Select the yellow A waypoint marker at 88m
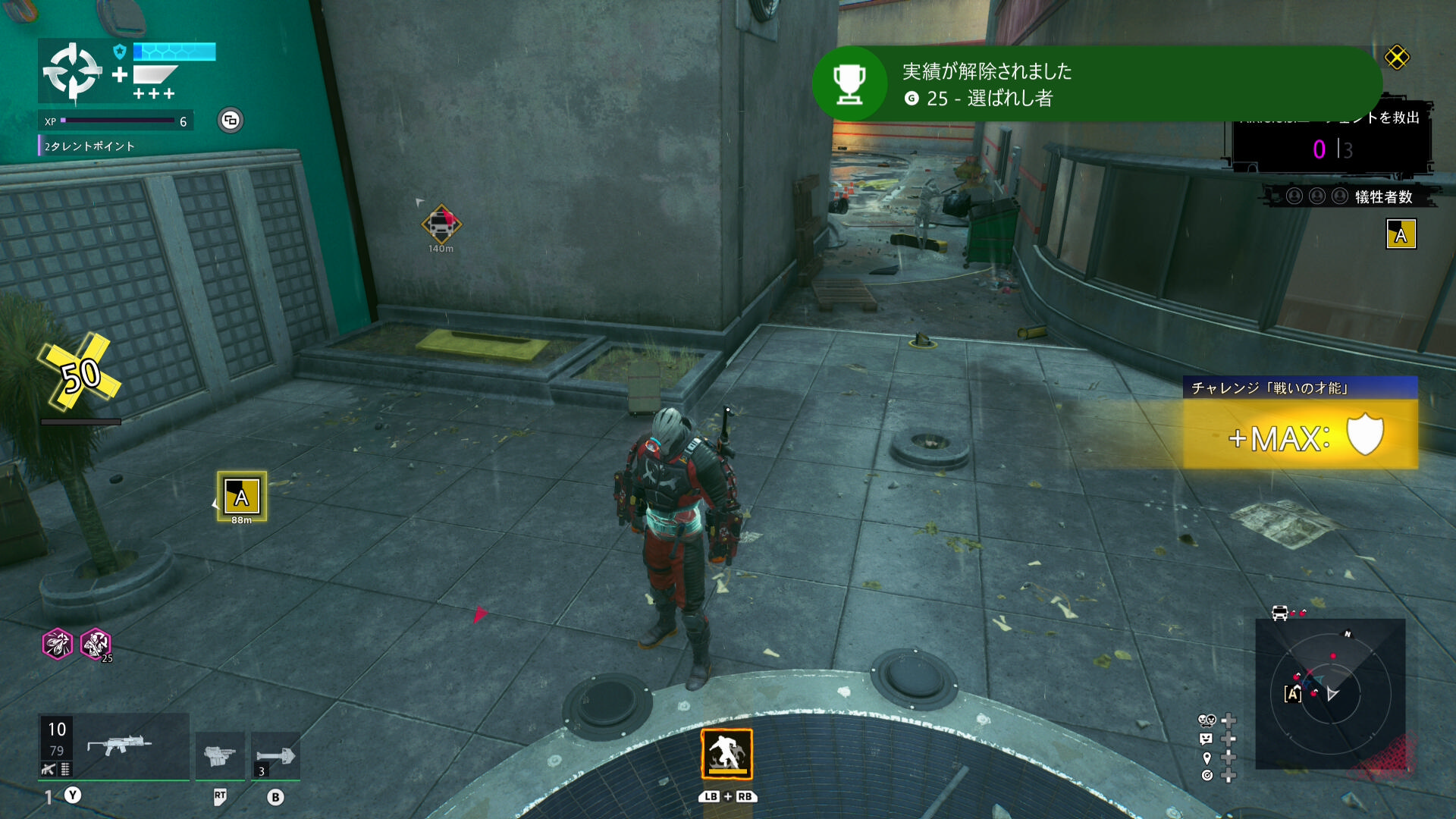1456x819 pixels. click(x=242, y=497)
